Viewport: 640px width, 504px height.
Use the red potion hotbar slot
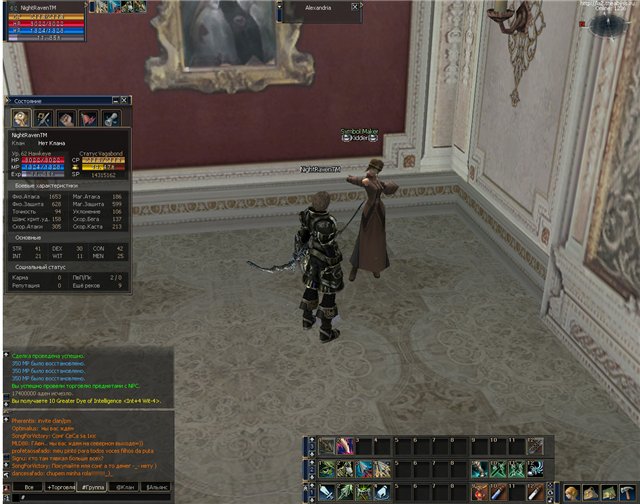tap(481, 492)
